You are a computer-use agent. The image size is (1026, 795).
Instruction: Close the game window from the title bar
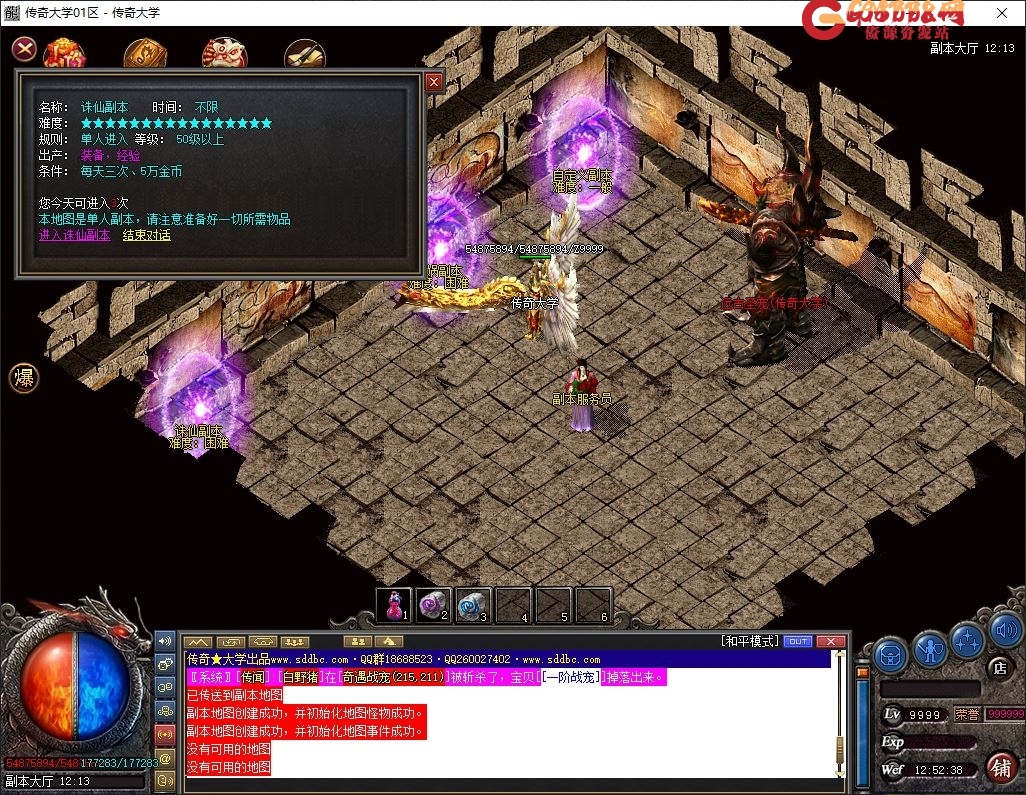[x=1002, y=13]
